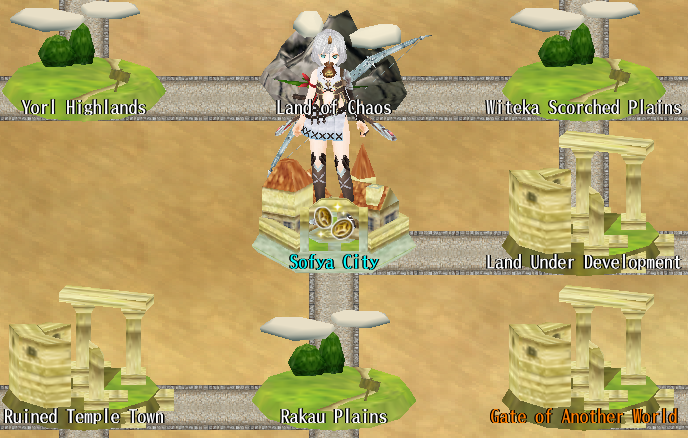Open Land Under Development location

pos(583,215)
